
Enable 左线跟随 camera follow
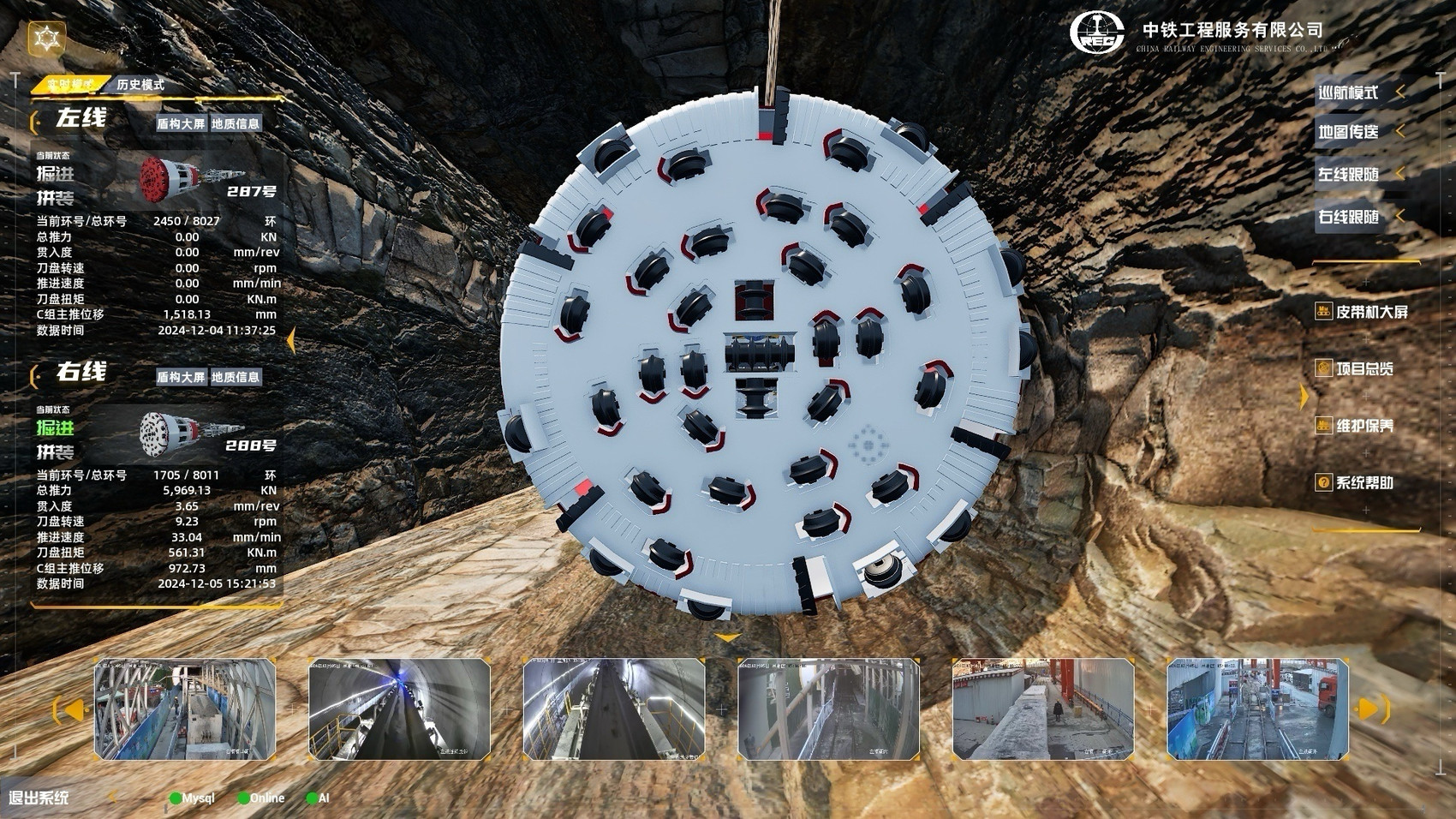(x=1348, y=175)
